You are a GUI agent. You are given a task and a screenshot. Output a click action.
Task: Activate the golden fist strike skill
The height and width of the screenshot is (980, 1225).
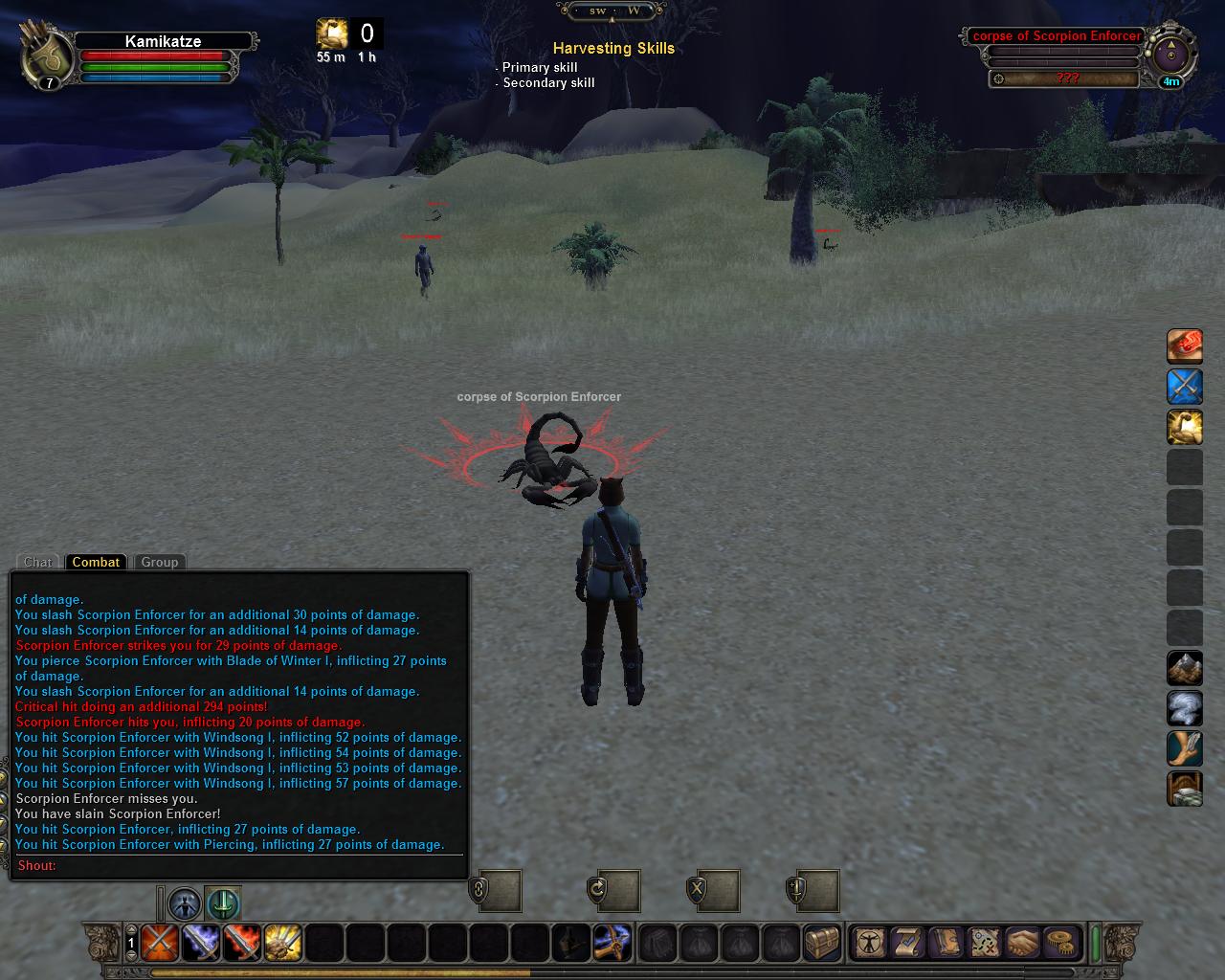[x=282, y=944]
